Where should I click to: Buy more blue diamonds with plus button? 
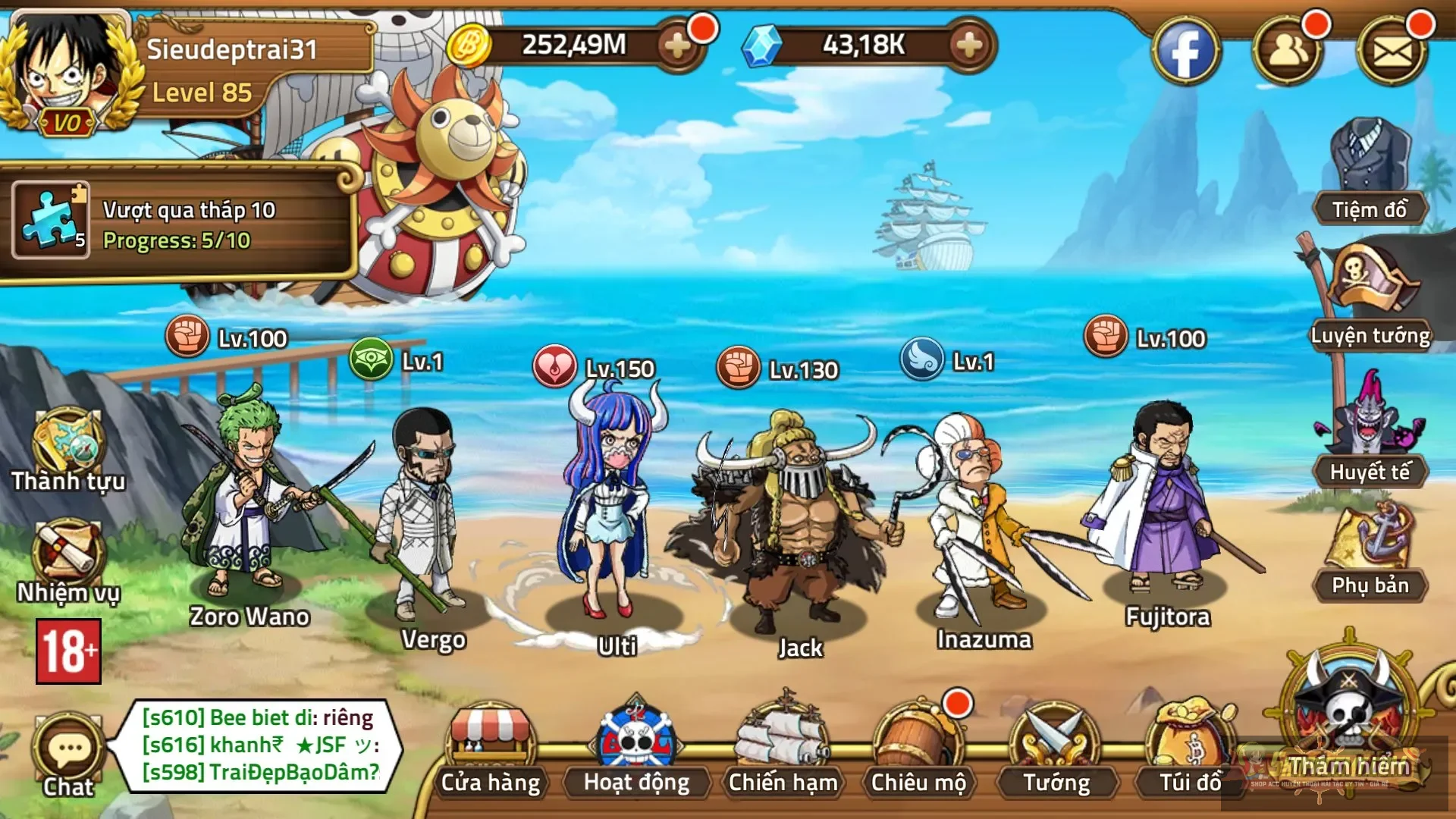pos(968,45)
